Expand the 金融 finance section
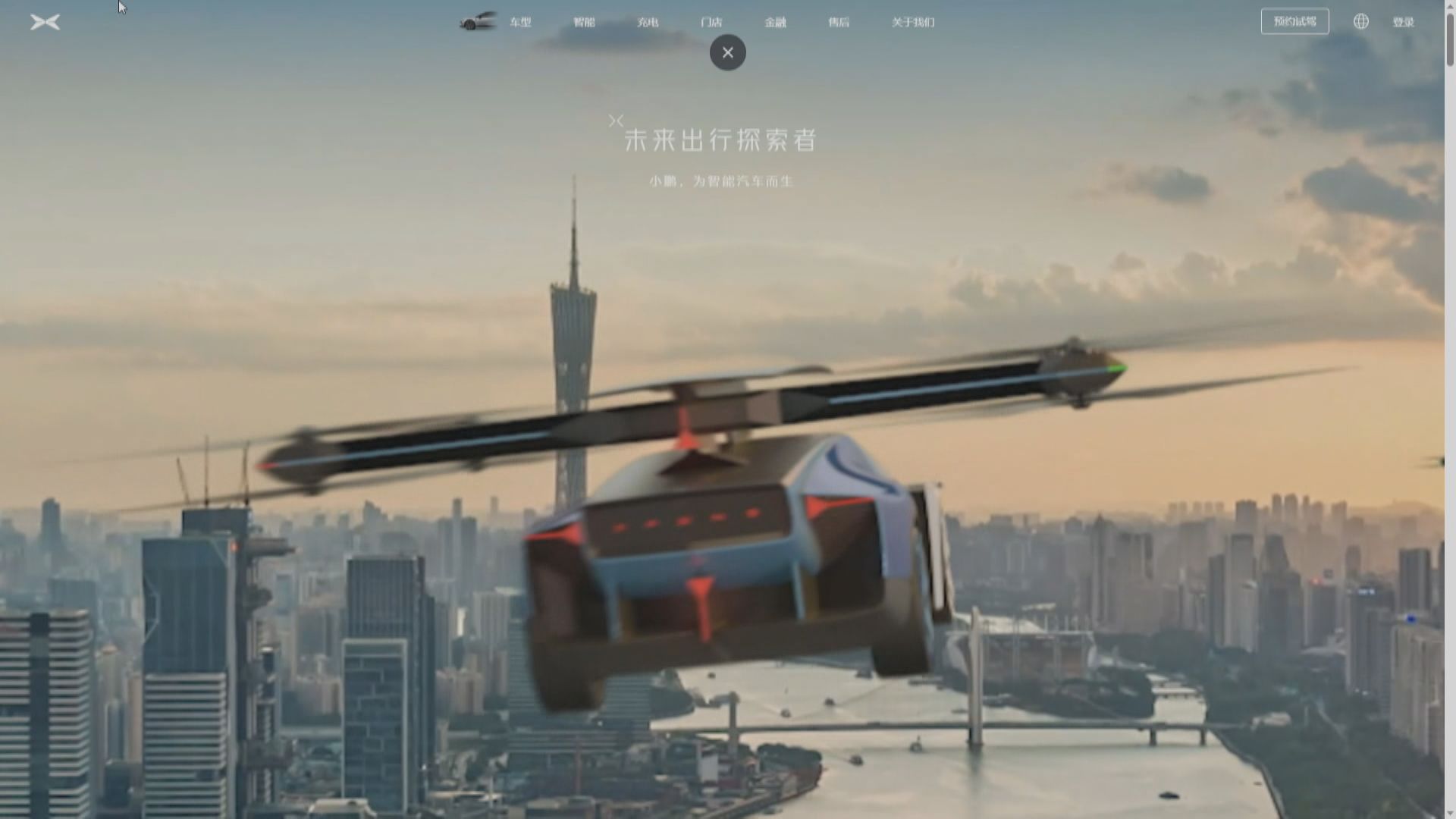 [775, 22]
